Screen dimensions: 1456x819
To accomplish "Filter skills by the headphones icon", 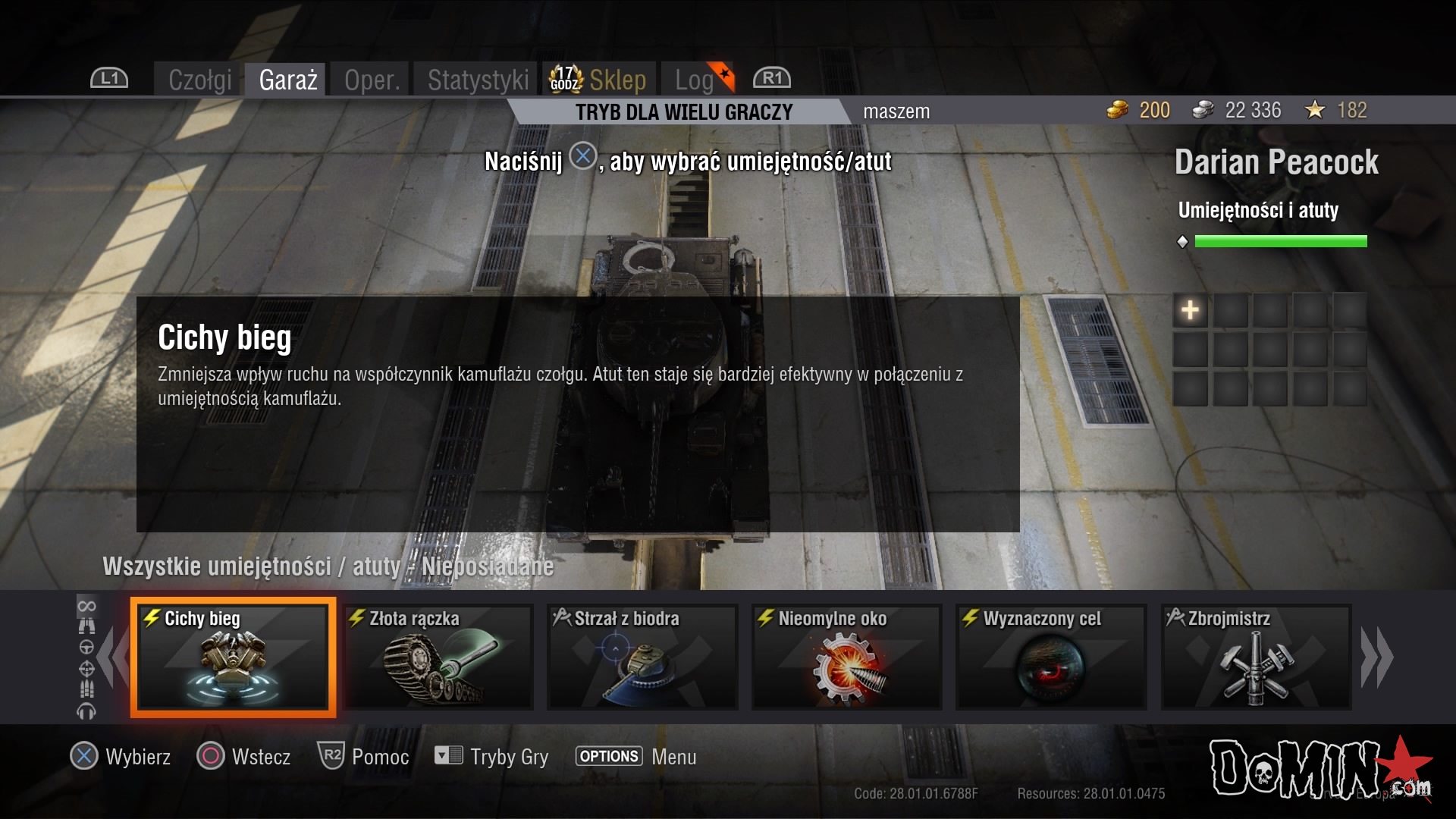I will 86,711.
